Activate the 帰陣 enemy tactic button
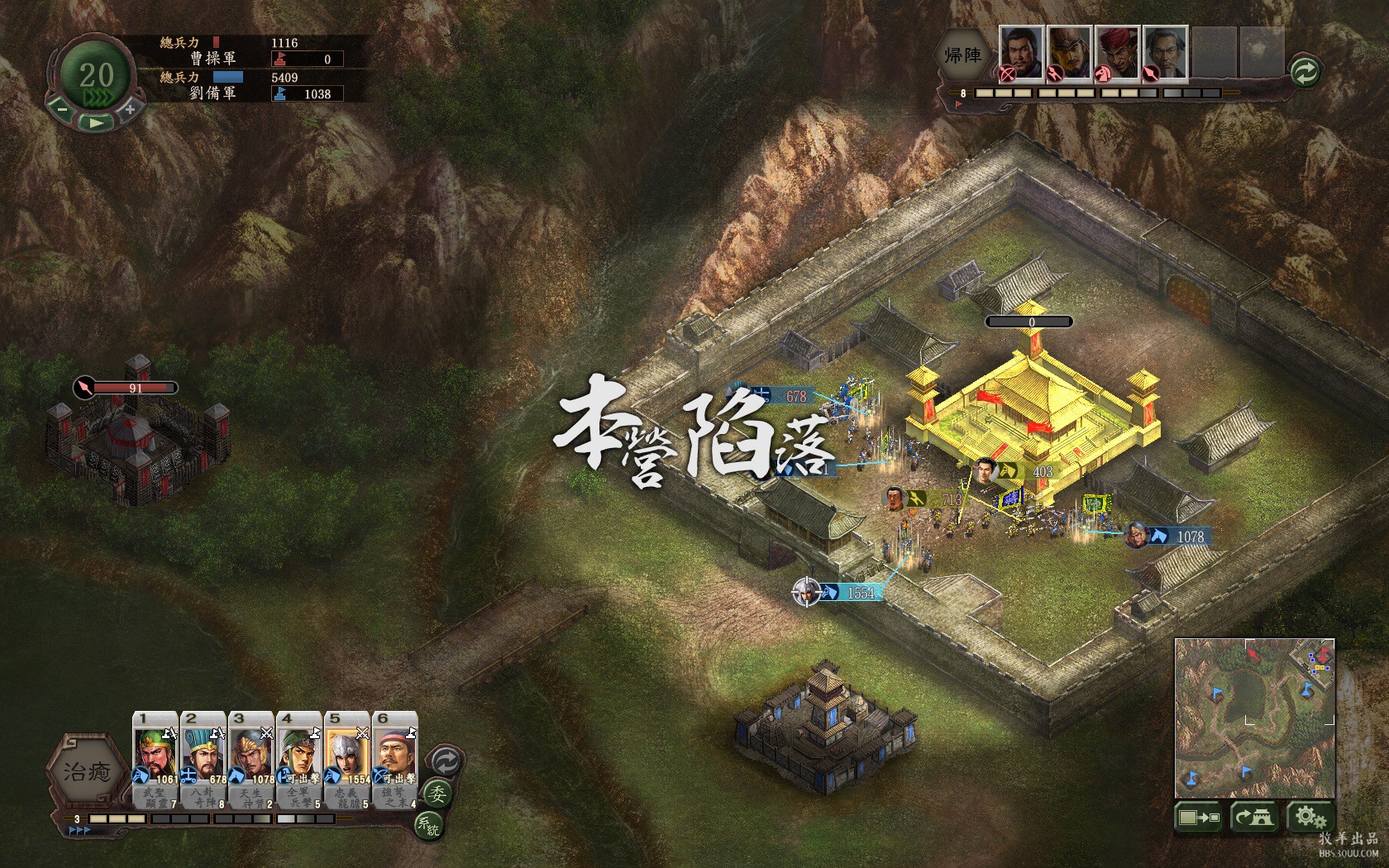1389x868 pixels. point(963,55)
